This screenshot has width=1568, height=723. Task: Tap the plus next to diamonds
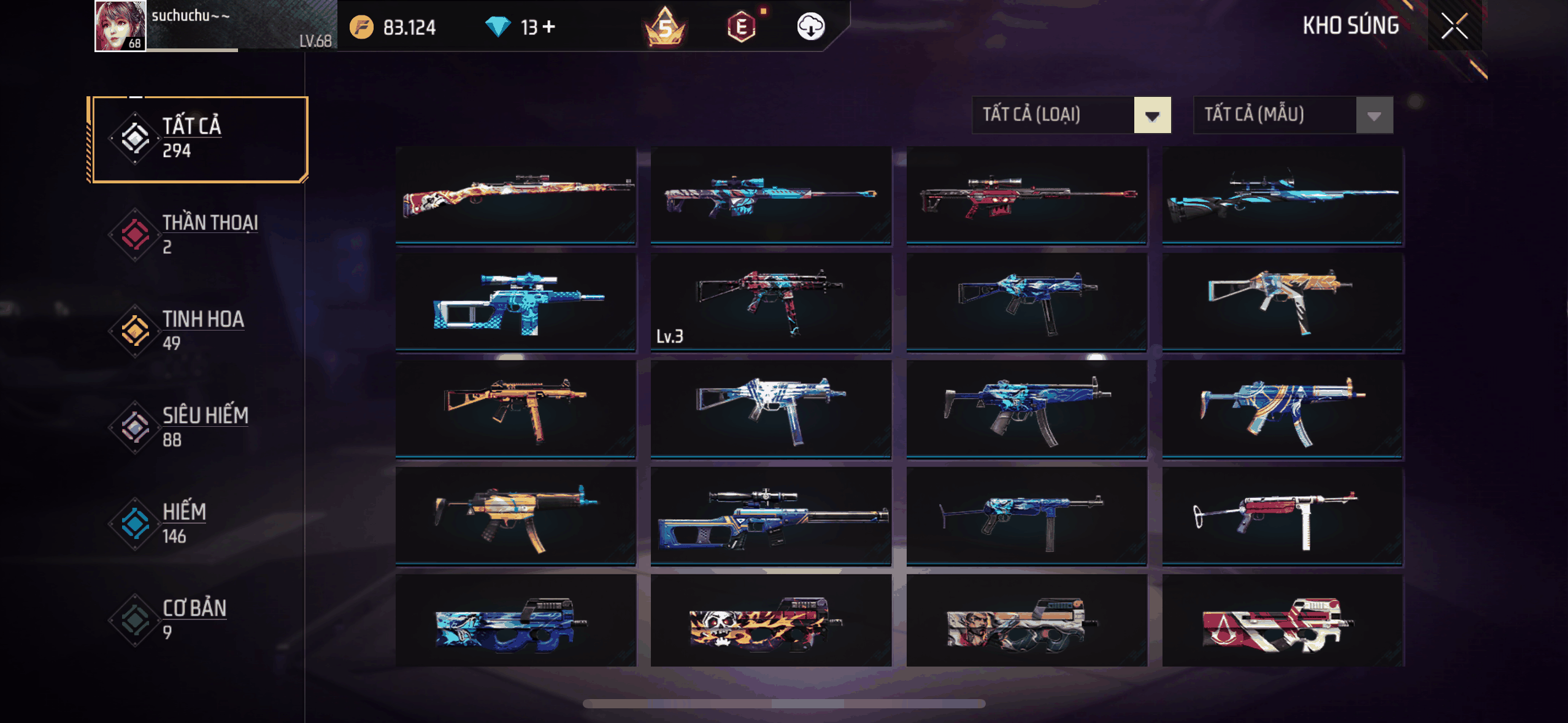tap(549, 26)
